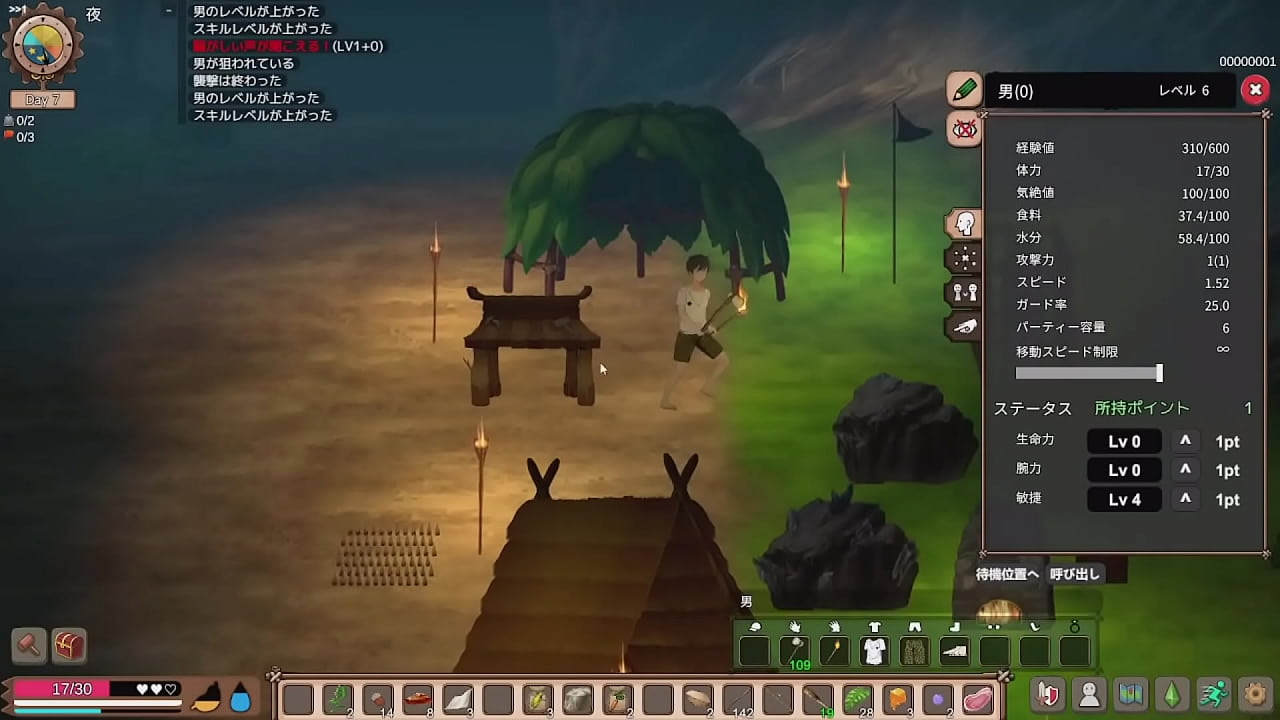The width and height of the screenshot is (1280, 720).
Task: Switch to the head profile status tab
Action: [965, 224]
